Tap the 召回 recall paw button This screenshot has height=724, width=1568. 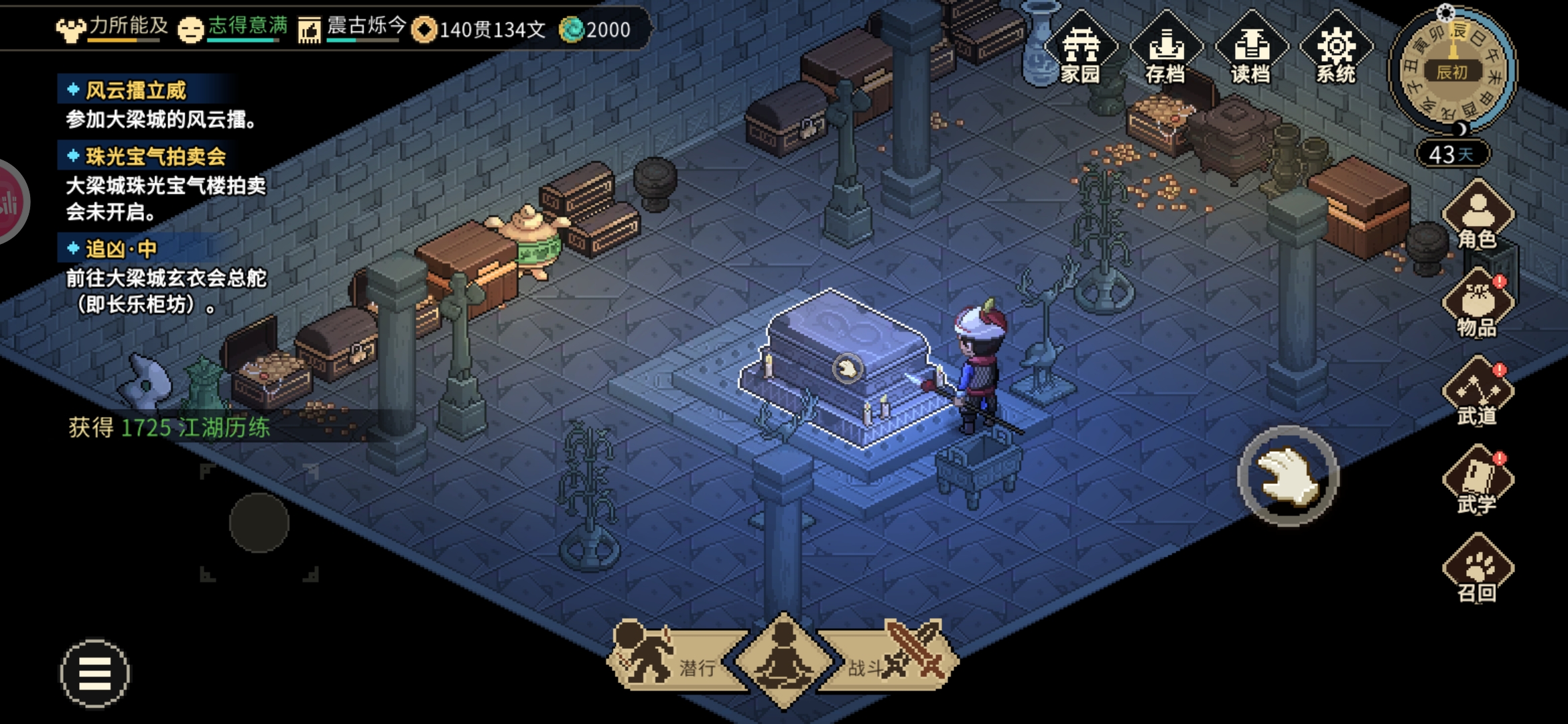tap(1478, 568)
